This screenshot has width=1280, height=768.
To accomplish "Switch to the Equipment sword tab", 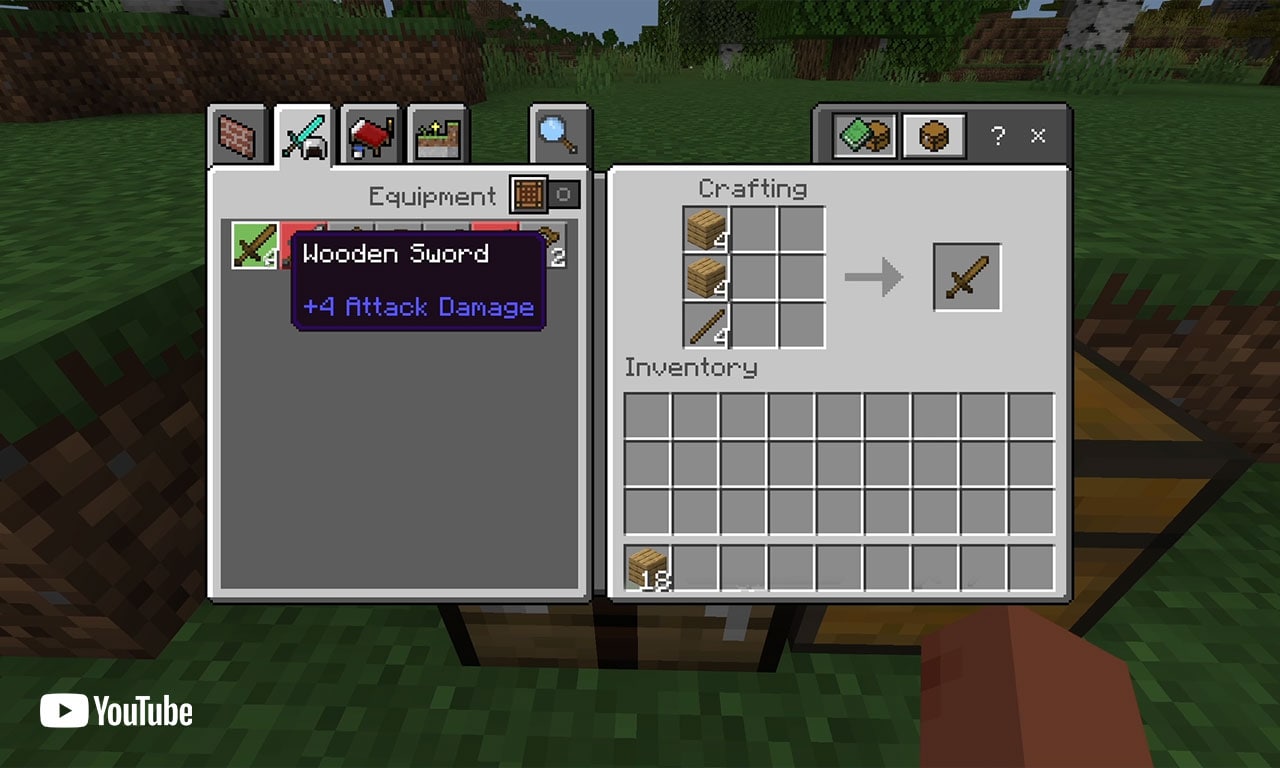I will [302, 133].
